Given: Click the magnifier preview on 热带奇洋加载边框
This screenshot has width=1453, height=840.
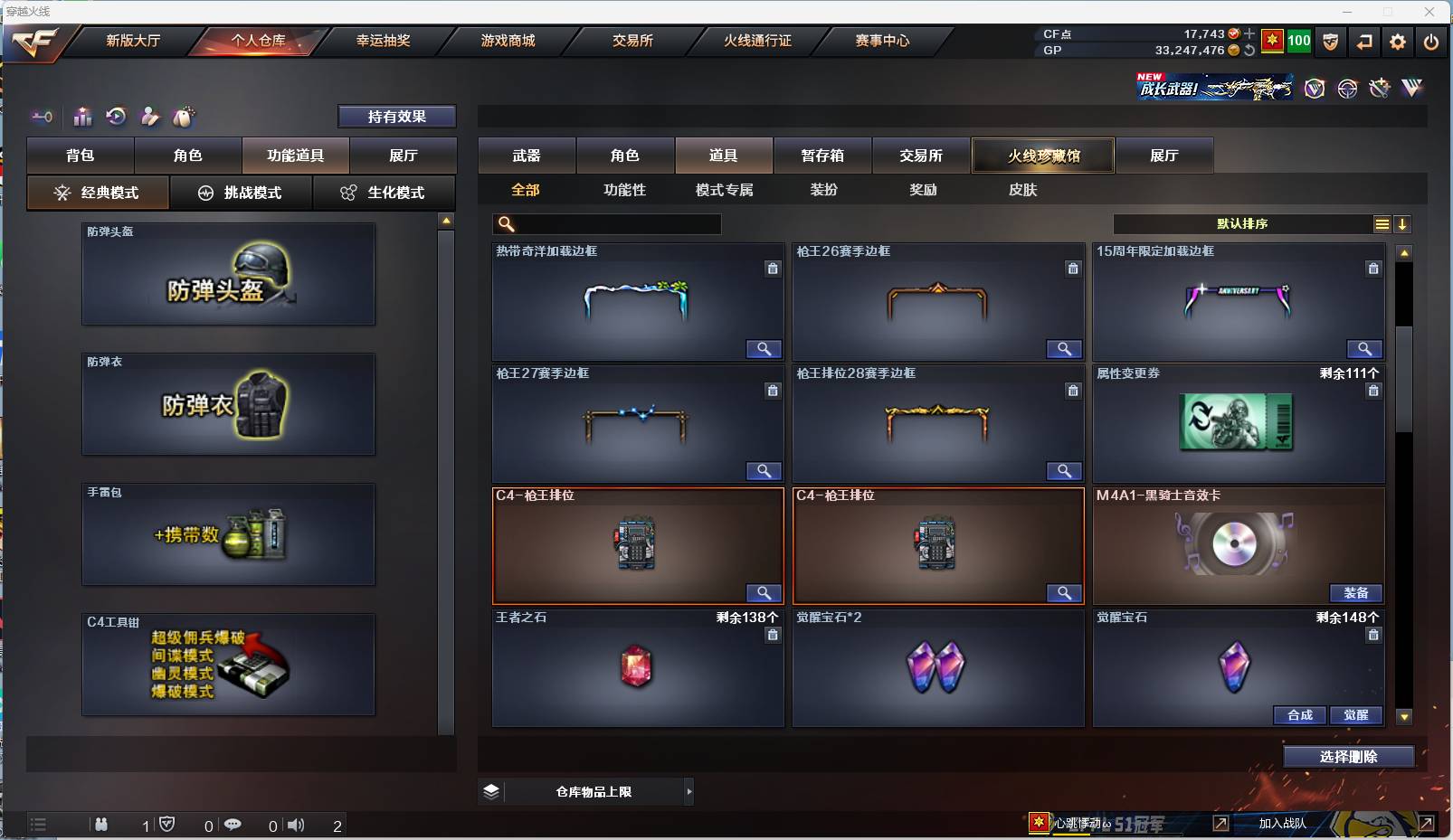Looking at the screenshot, I should pyautogui.click(x=764, y=349).
